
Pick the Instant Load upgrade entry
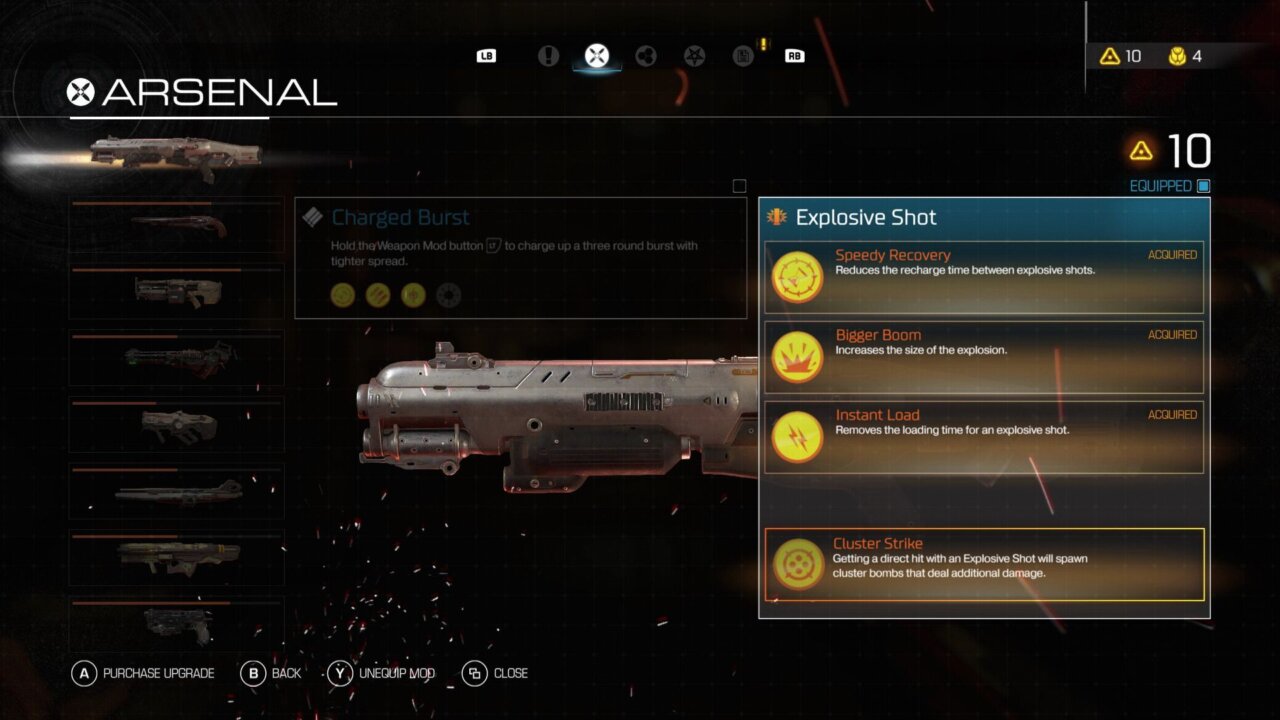click(x=984, y=437)
